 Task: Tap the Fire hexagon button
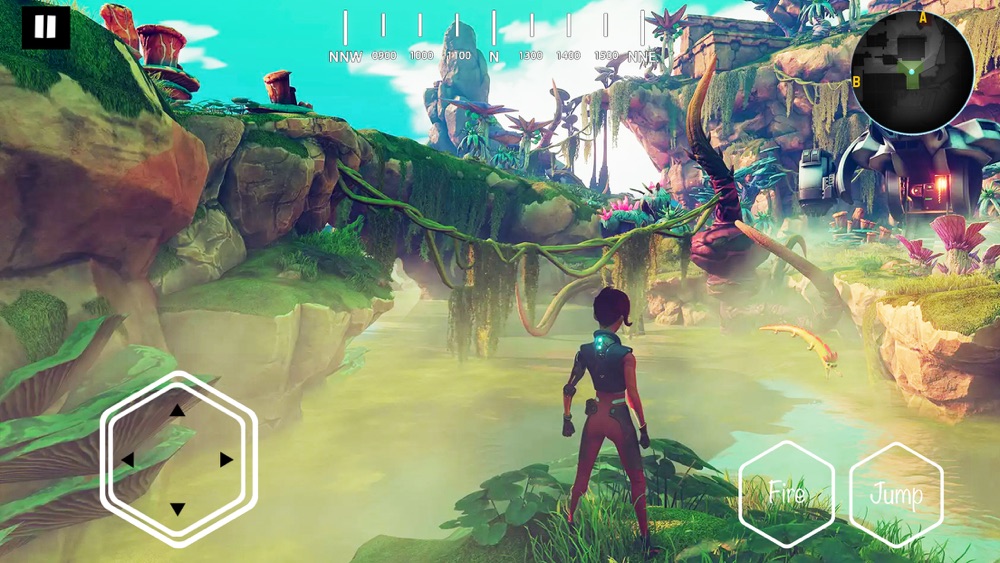coord(787,493)
